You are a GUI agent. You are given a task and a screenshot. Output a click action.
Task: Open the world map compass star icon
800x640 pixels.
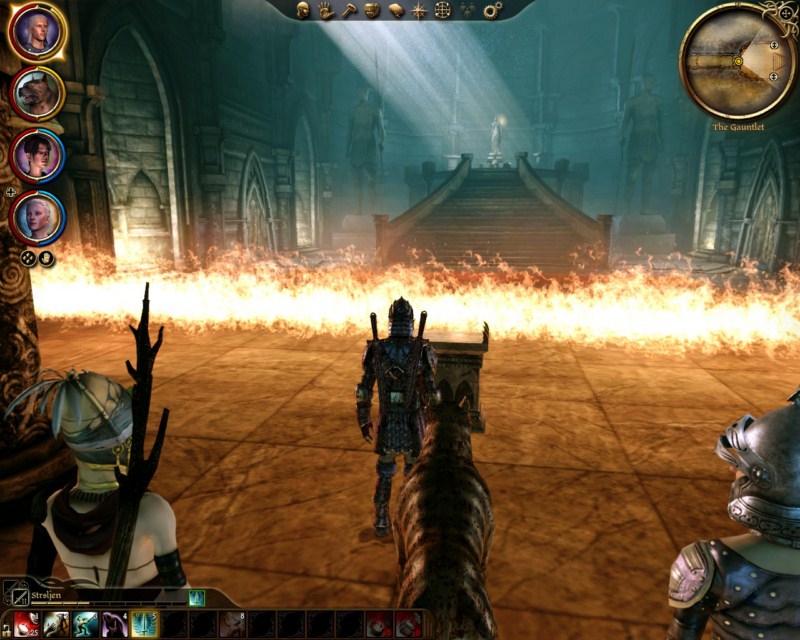pyautogui.click(x=418, y=10)
